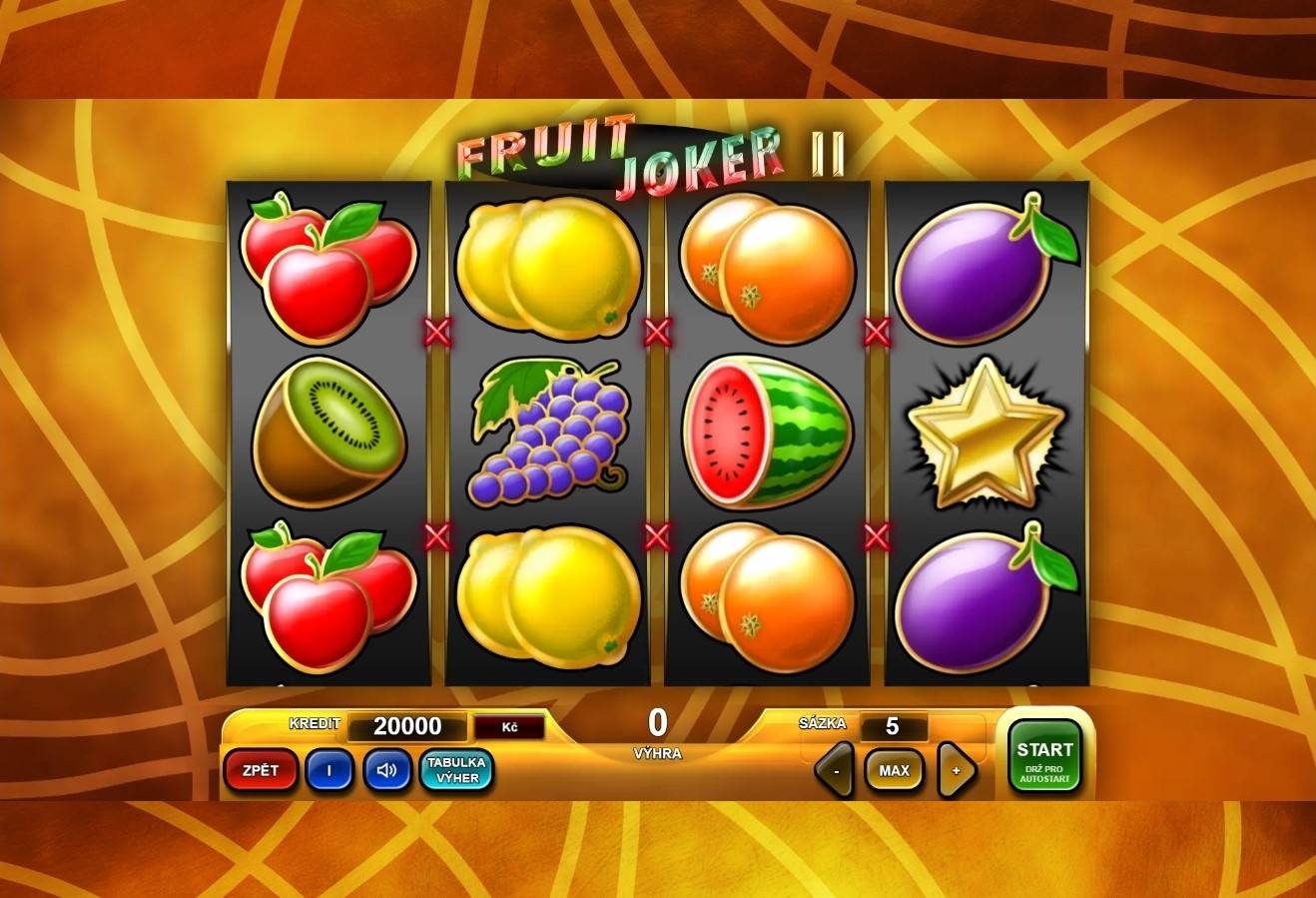Screen dimensions: 1316x898
Task: Increase the bet with the right arrow
Action: (x=957, y=769)
